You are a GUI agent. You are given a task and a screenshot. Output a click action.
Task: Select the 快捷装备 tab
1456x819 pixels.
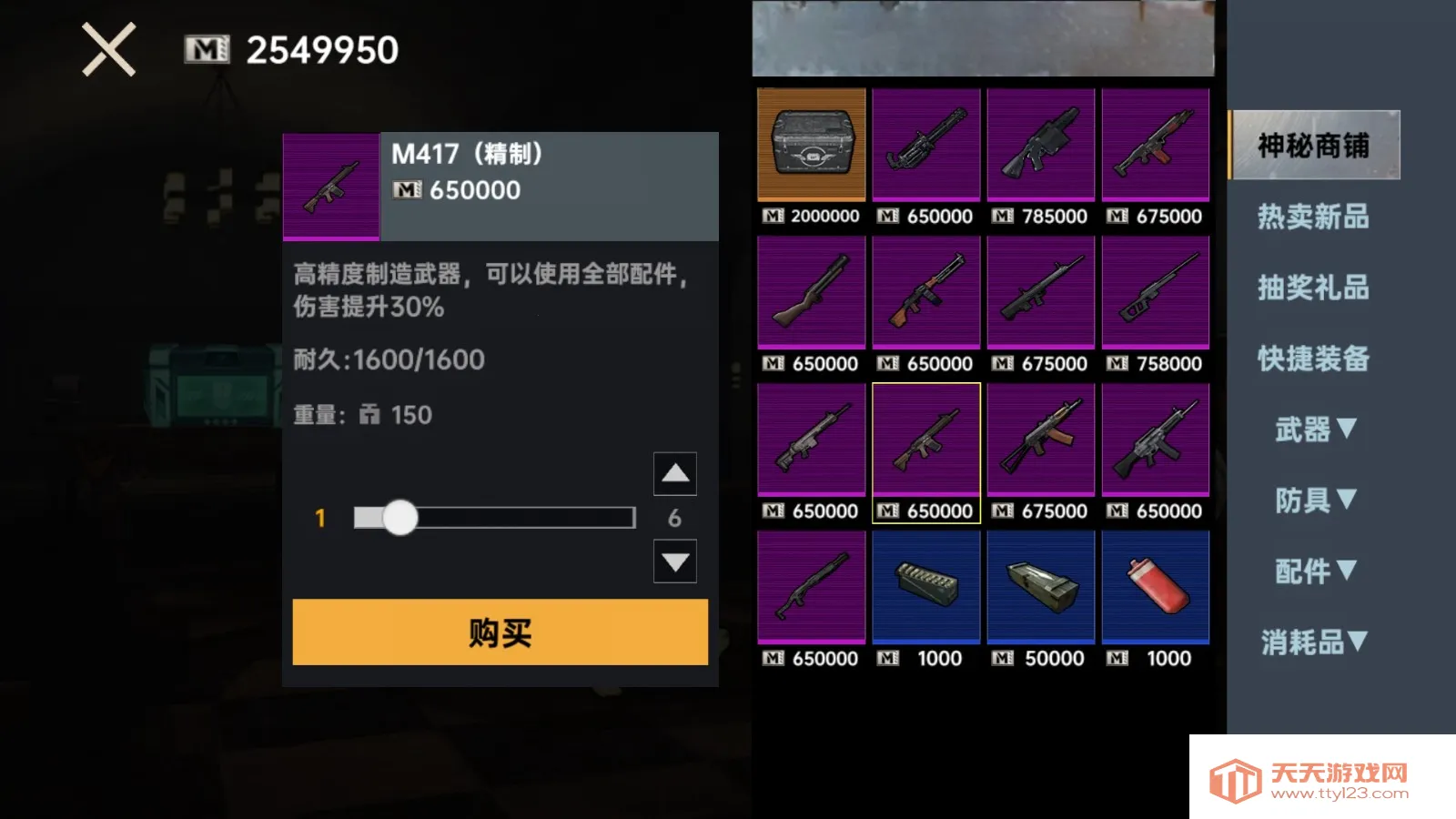tap(1313, 359)
